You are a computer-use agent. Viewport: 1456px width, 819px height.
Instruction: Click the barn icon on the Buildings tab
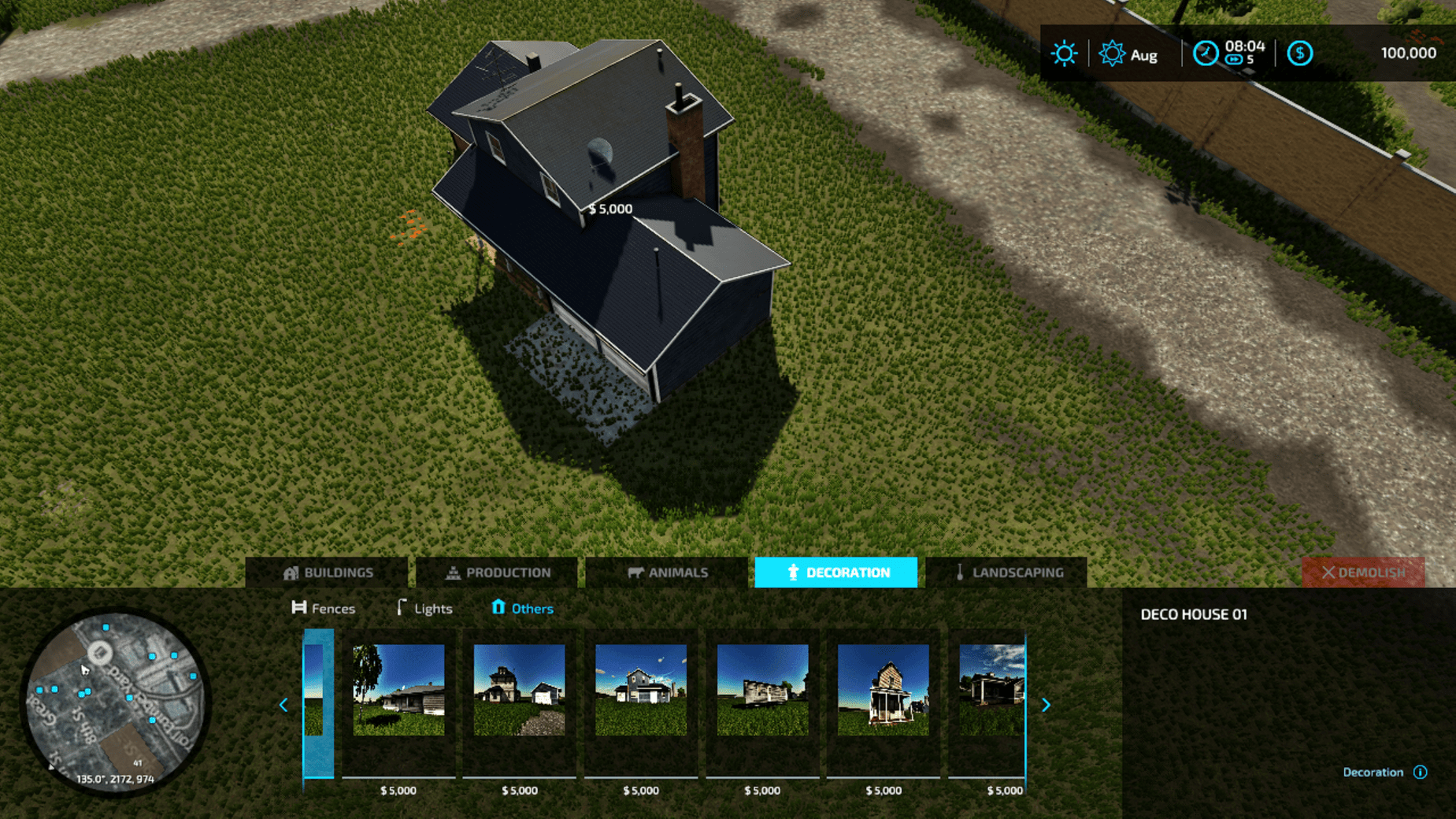292,573
